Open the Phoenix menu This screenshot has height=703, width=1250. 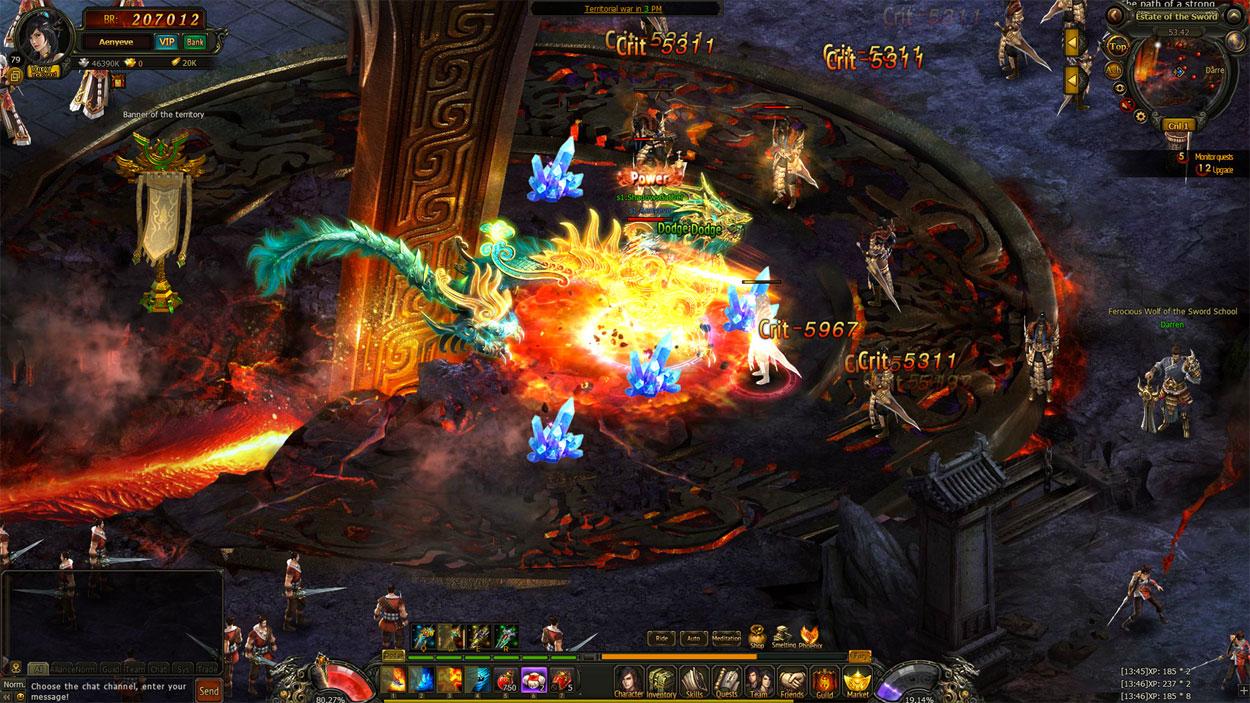(x=810, y=634)
